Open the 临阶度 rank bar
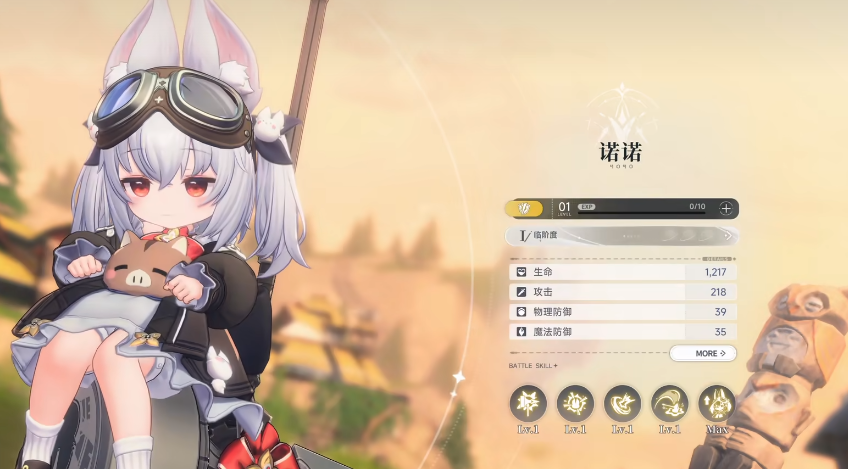Screen dimensions: 848x469 tap(622, 236)
